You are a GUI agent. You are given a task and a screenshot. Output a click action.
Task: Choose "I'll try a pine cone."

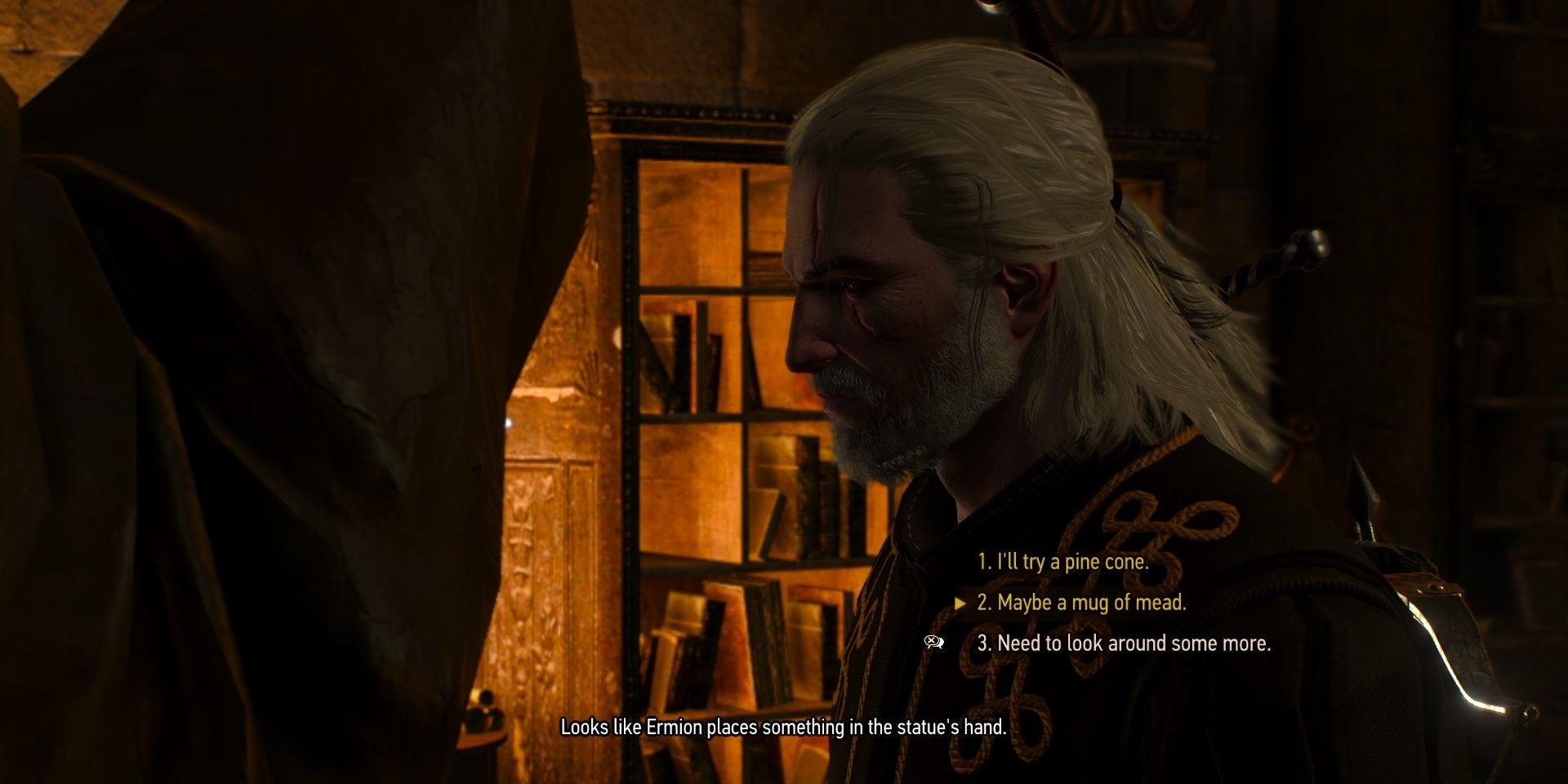pyautogui.click(x=1062, y=562)
